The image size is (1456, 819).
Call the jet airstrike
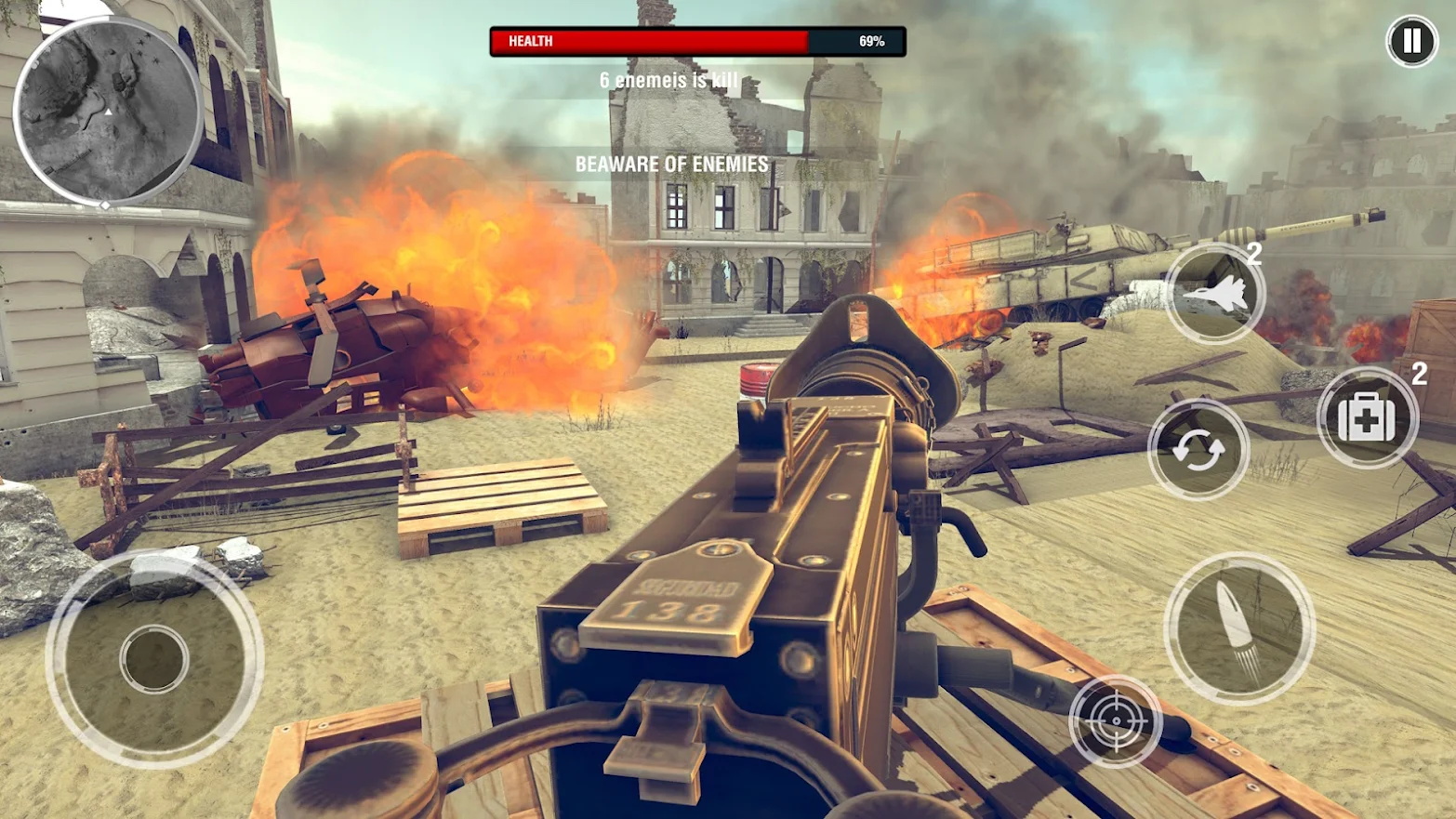[1214, 295]
